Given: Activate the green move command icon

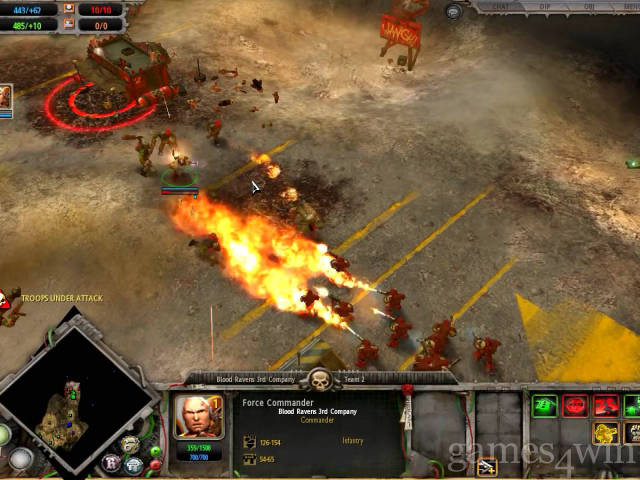Looking at the screenshot, I should click(546, 405).
